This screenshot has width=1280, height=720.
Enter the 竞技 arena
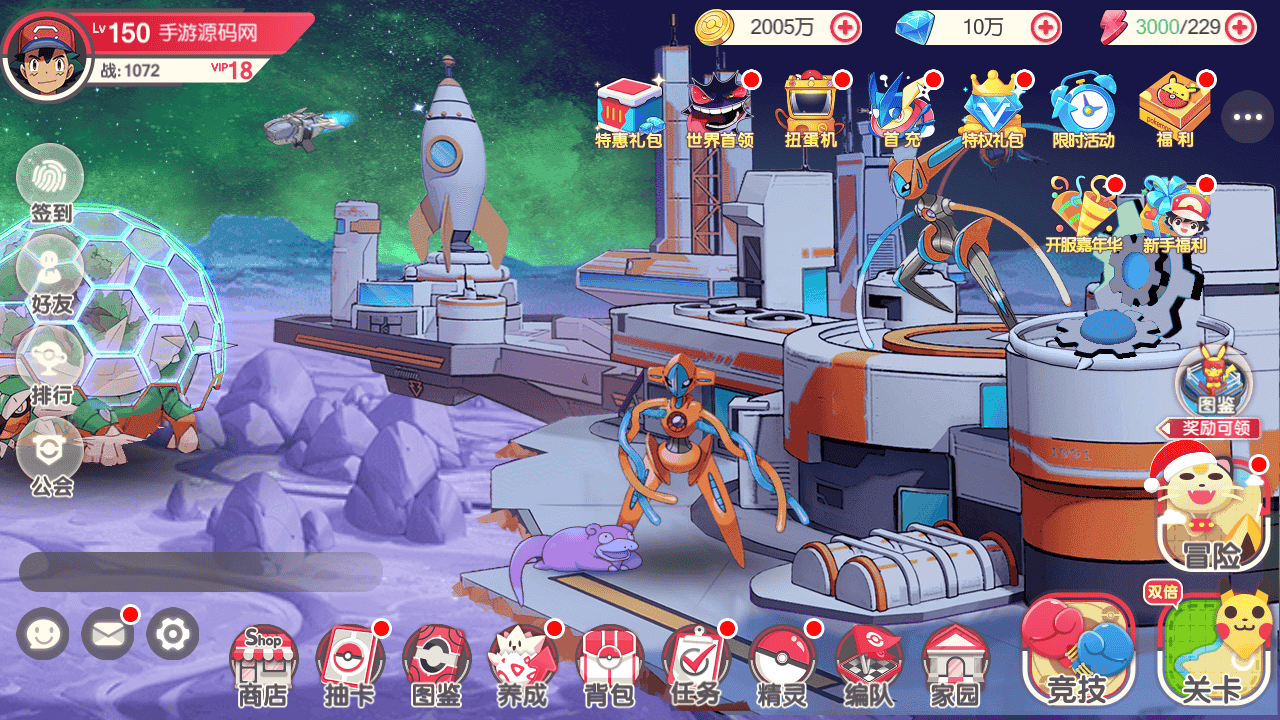1077,650
